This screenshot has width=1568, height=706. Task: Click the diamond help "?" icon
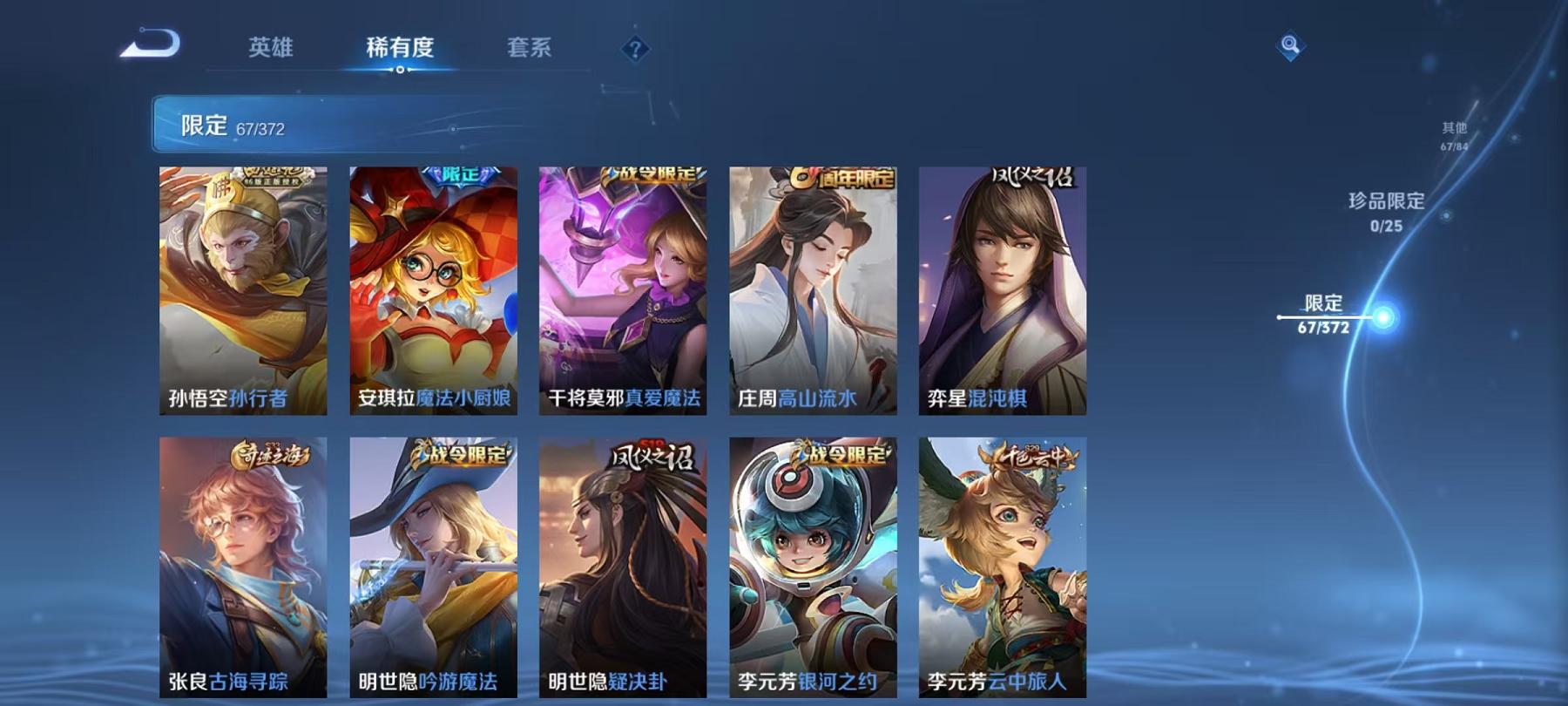638,49
